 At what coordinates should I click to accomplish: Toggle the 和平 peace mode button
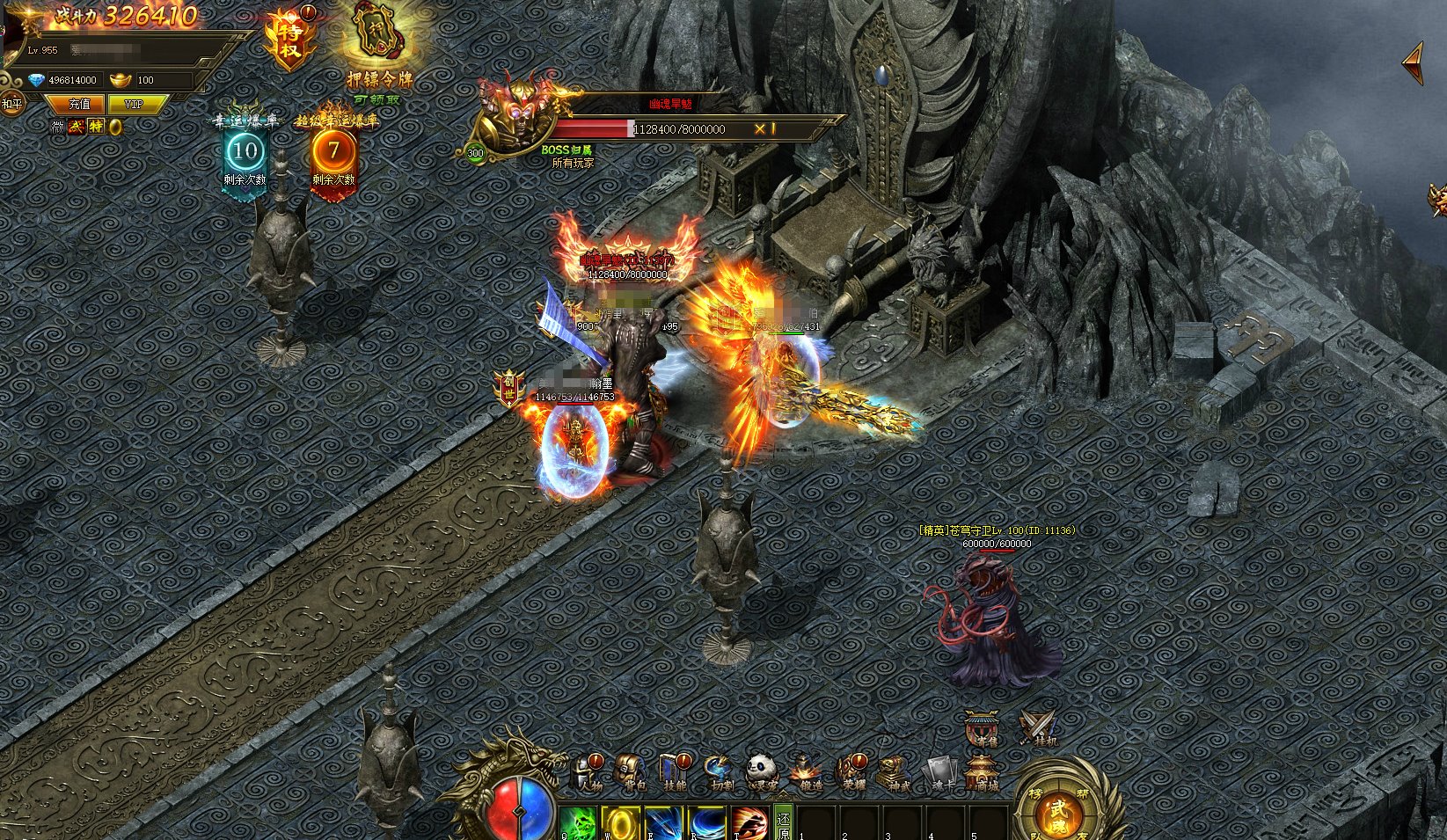click(x=11, y=104)
